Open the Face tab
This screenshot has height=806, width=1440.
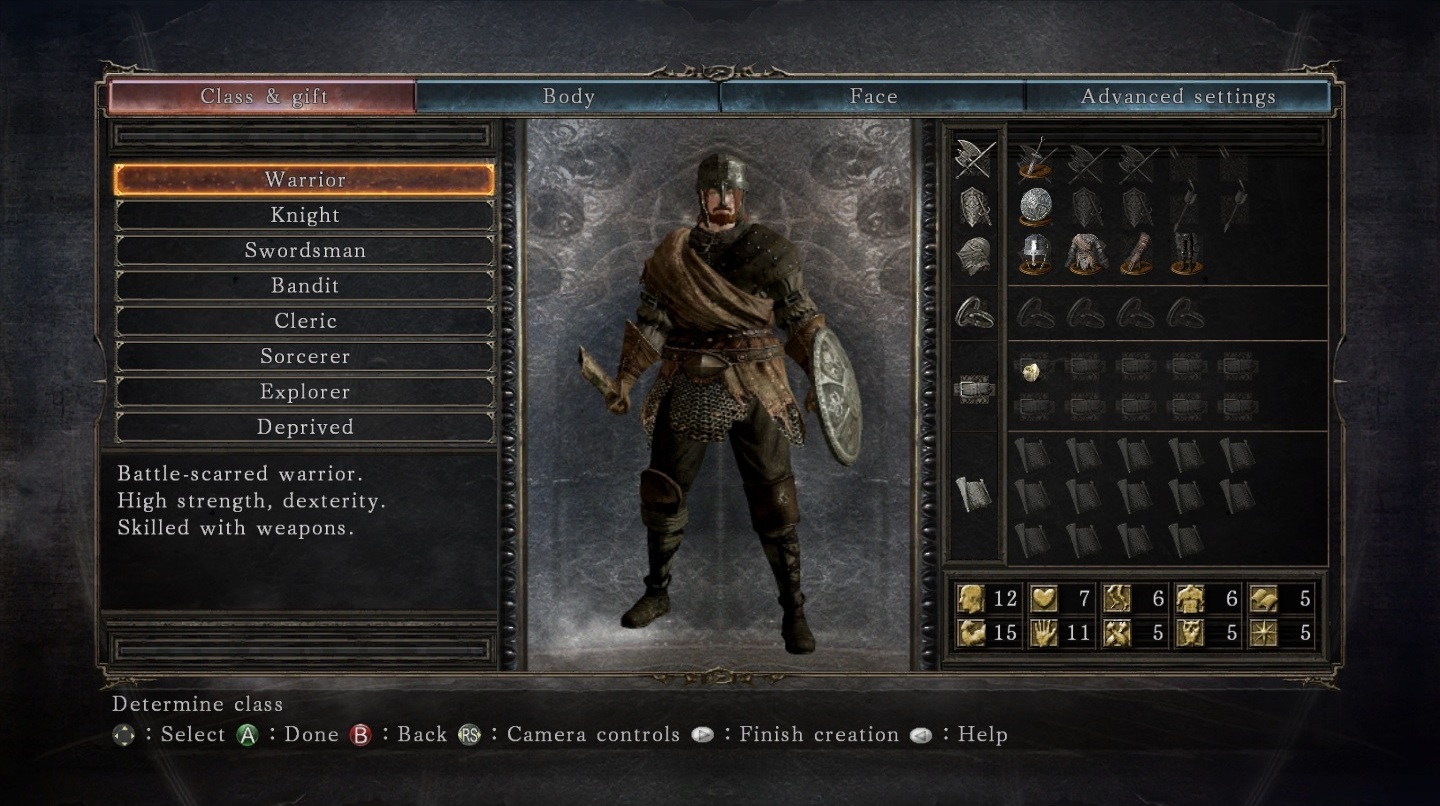coord(873,97)
